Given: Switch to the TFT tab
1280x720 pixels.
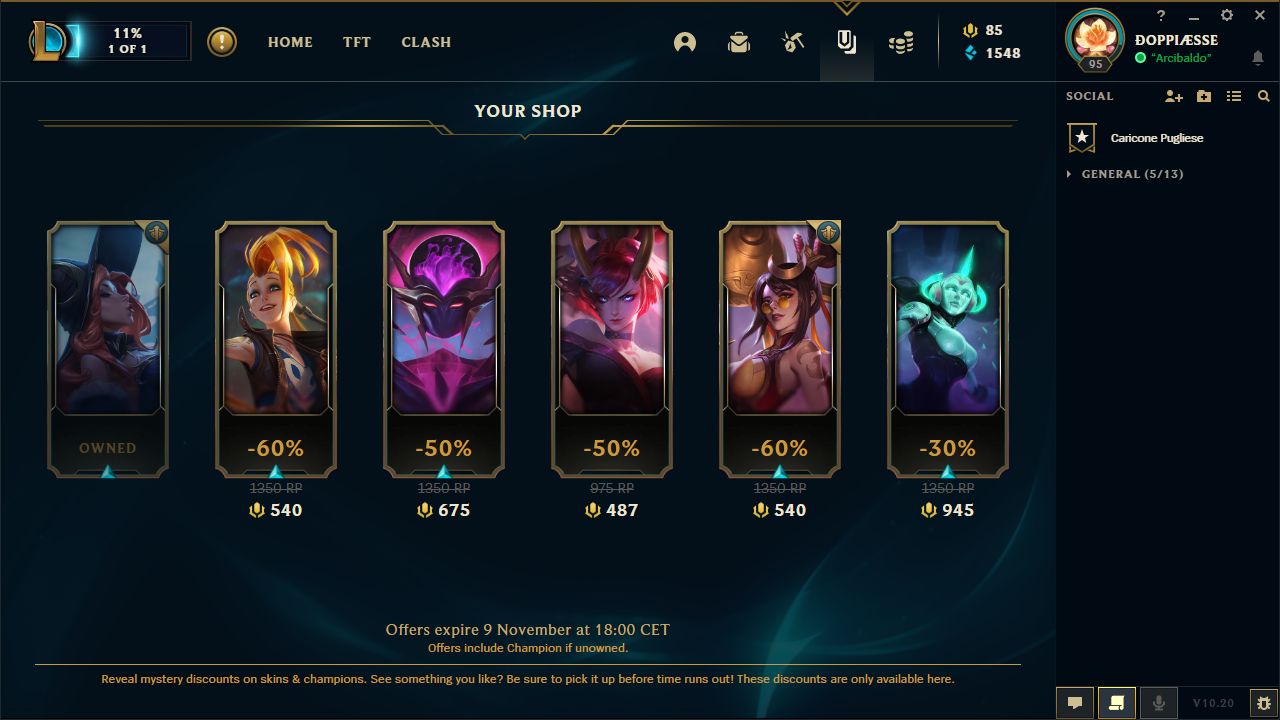Looking at the screenshot, I should (x=356, y=42).
